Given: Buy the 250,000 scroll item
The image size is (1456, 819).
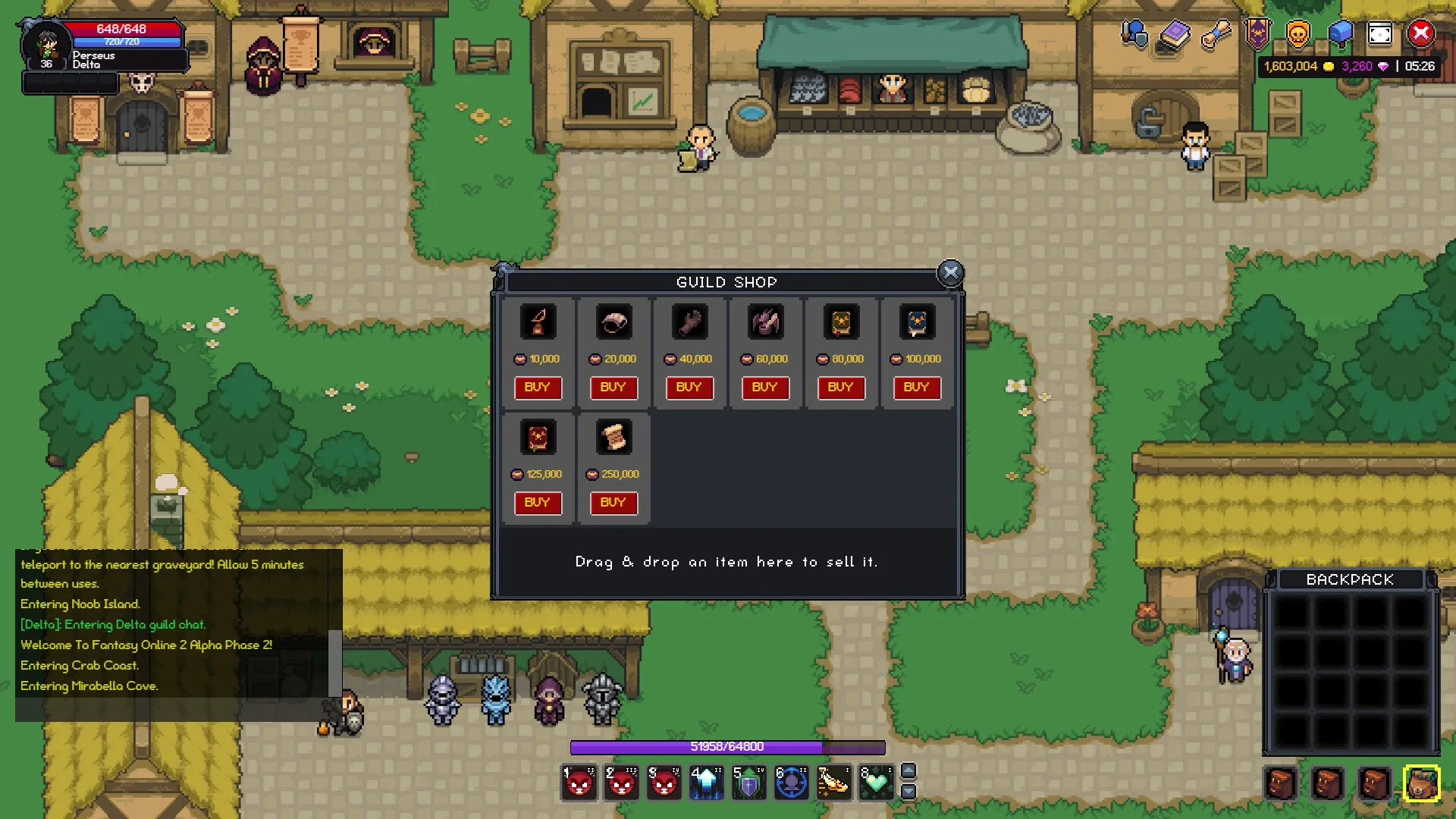Looking at the screenshot, I should click(613, 503).
